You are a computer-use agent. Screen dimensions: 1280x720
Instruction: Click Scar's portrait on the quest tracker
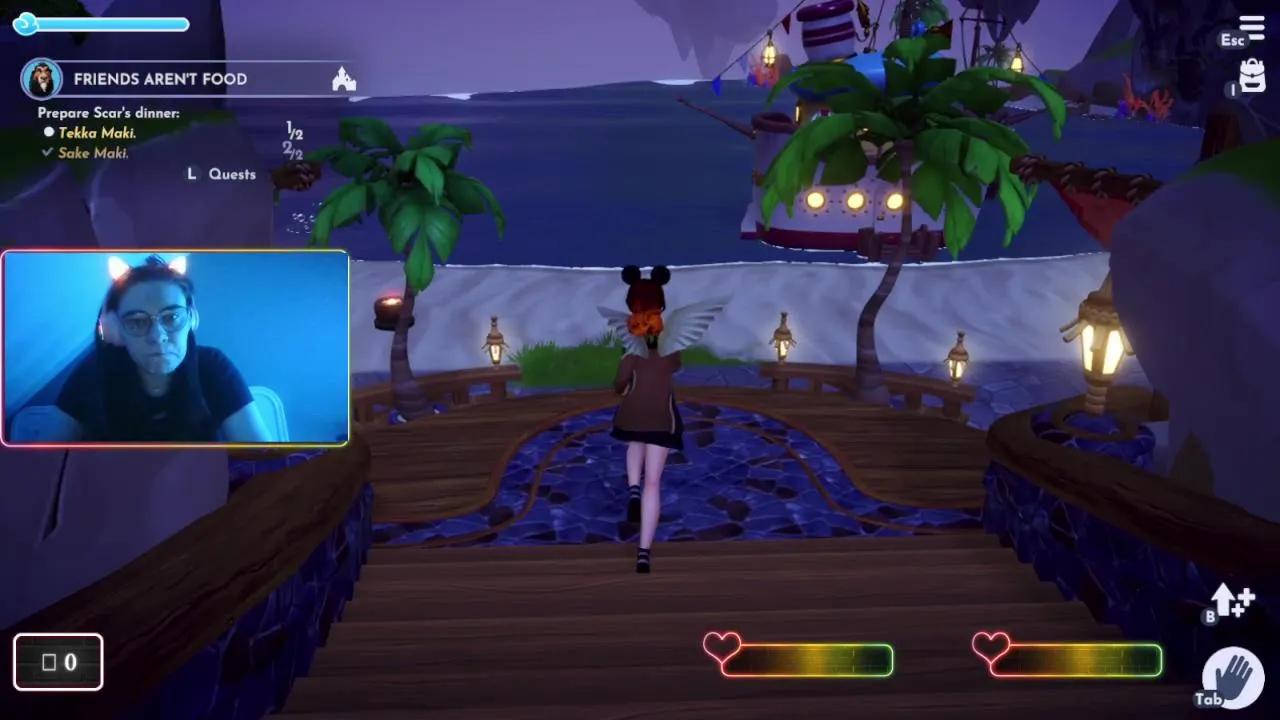pos(41,79)
